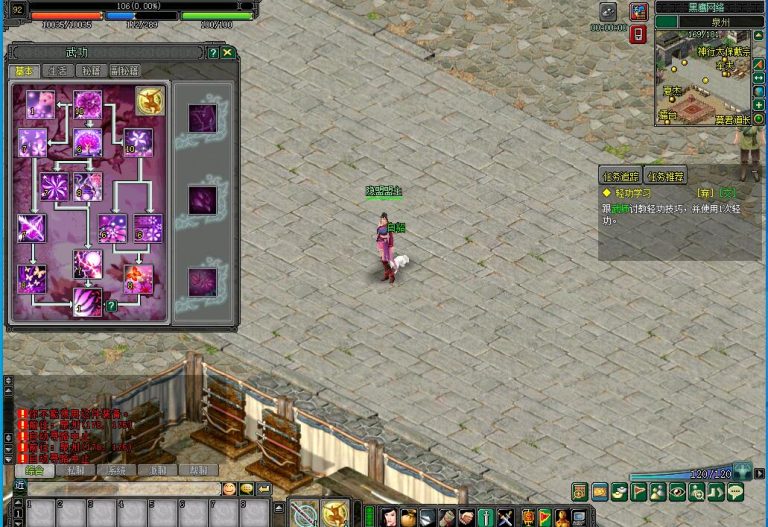Open the 任务追踪 quest tracking tab
This screenshot has width=768, height=527.
(620, 176)
